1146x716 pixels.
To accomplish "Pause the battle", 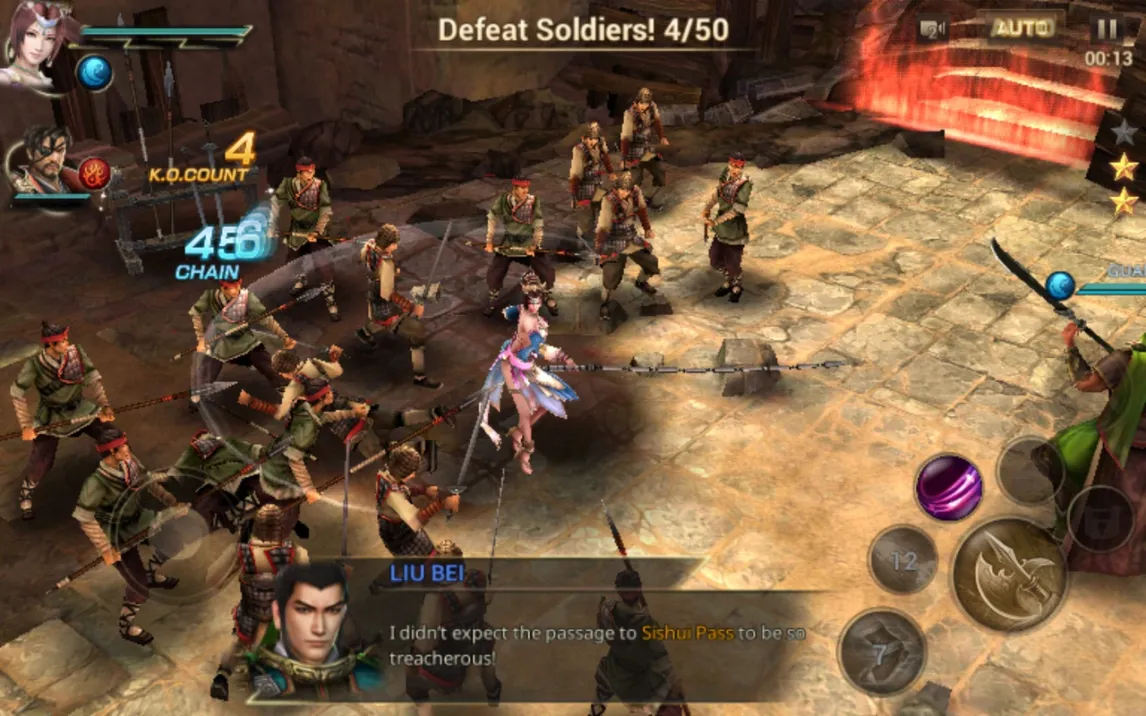I will pos(1107,29).
